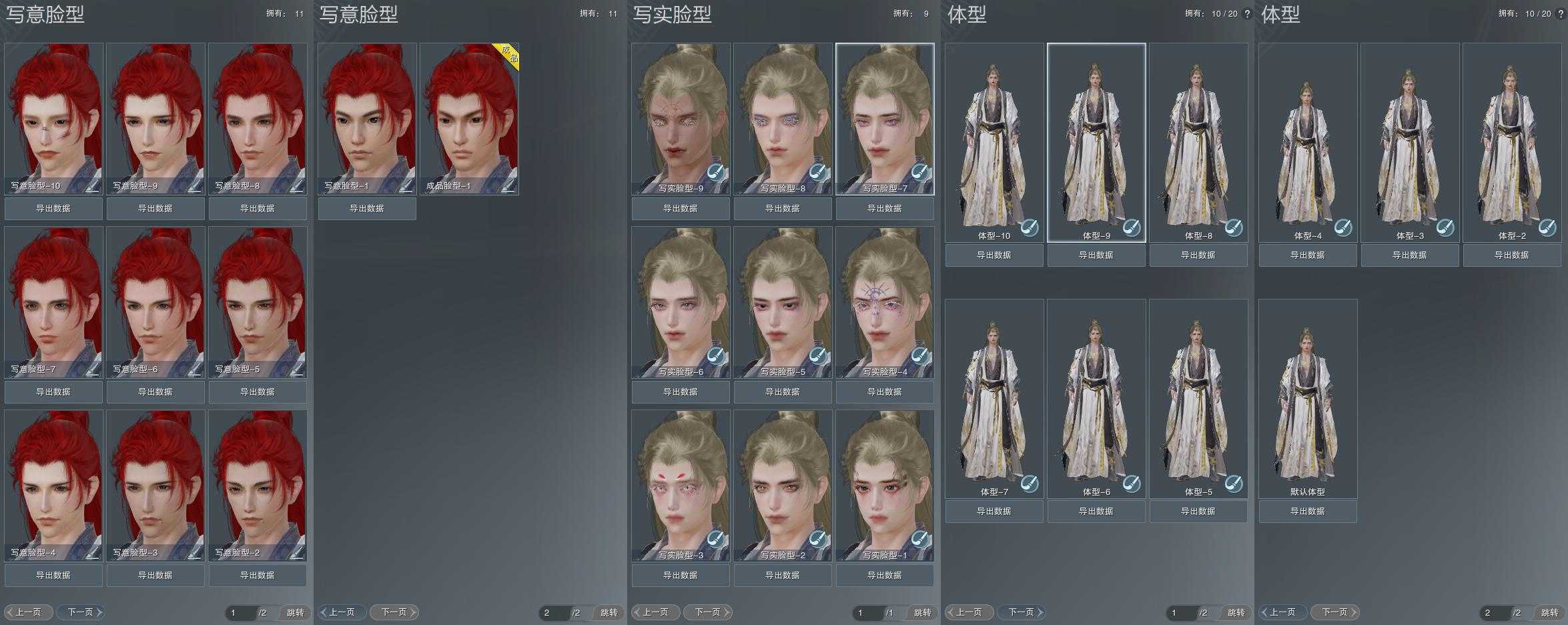Export data for 写意脸型-8
The width and height of the screenshot is (1568, 625).
point(258,209)
